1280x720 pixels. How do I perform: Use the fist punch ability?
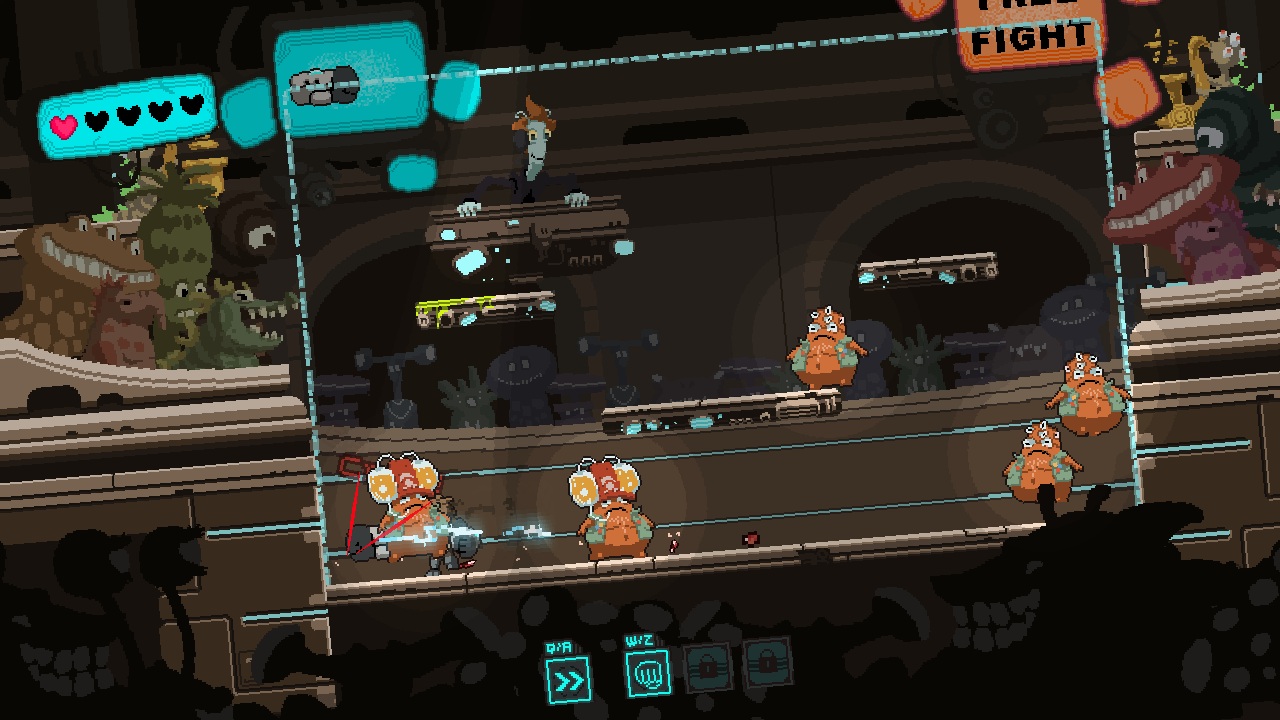647,673
